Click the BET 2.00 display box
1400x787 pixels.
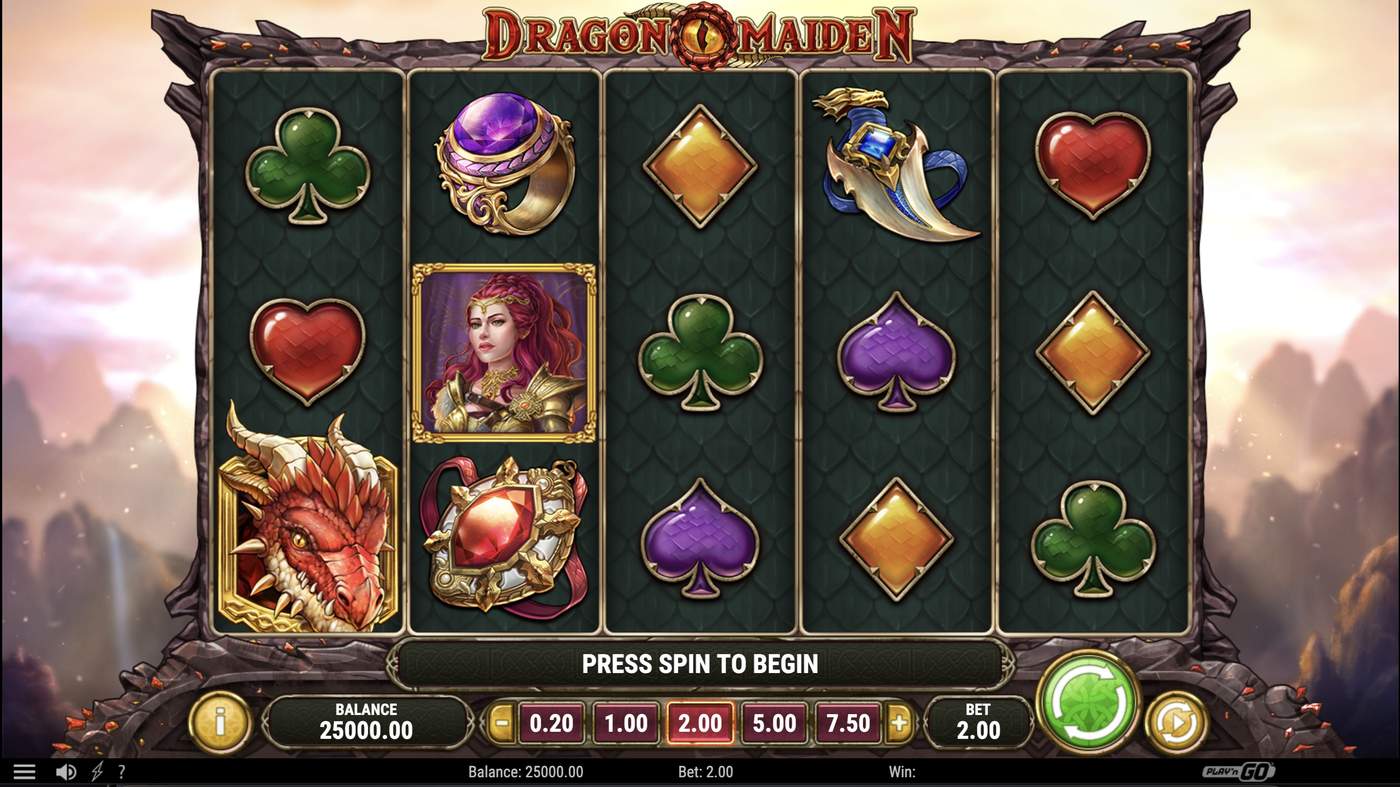(979, 722)
